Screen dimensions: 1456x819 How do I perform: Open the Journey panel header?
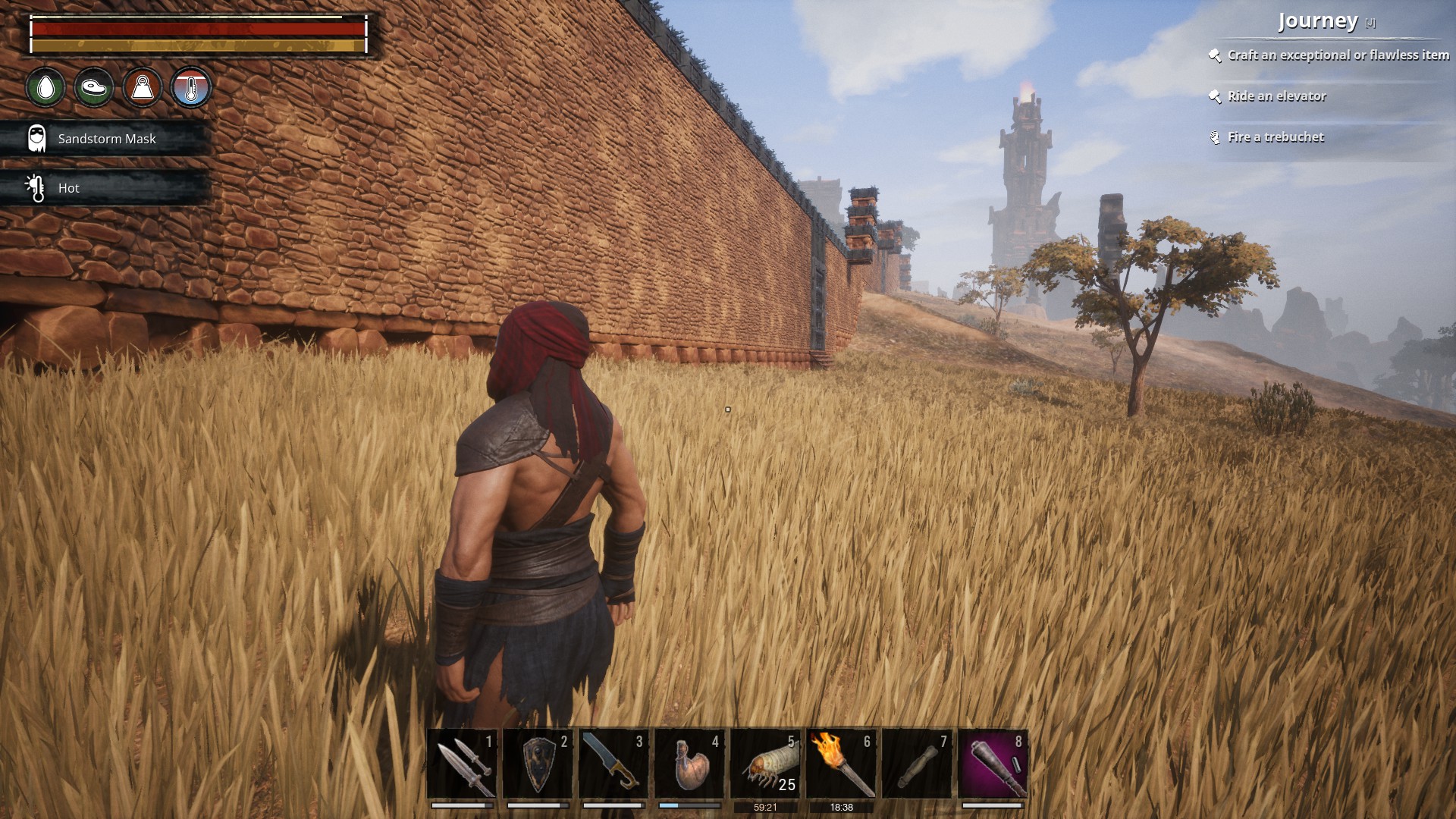[x=1318, y=21]
